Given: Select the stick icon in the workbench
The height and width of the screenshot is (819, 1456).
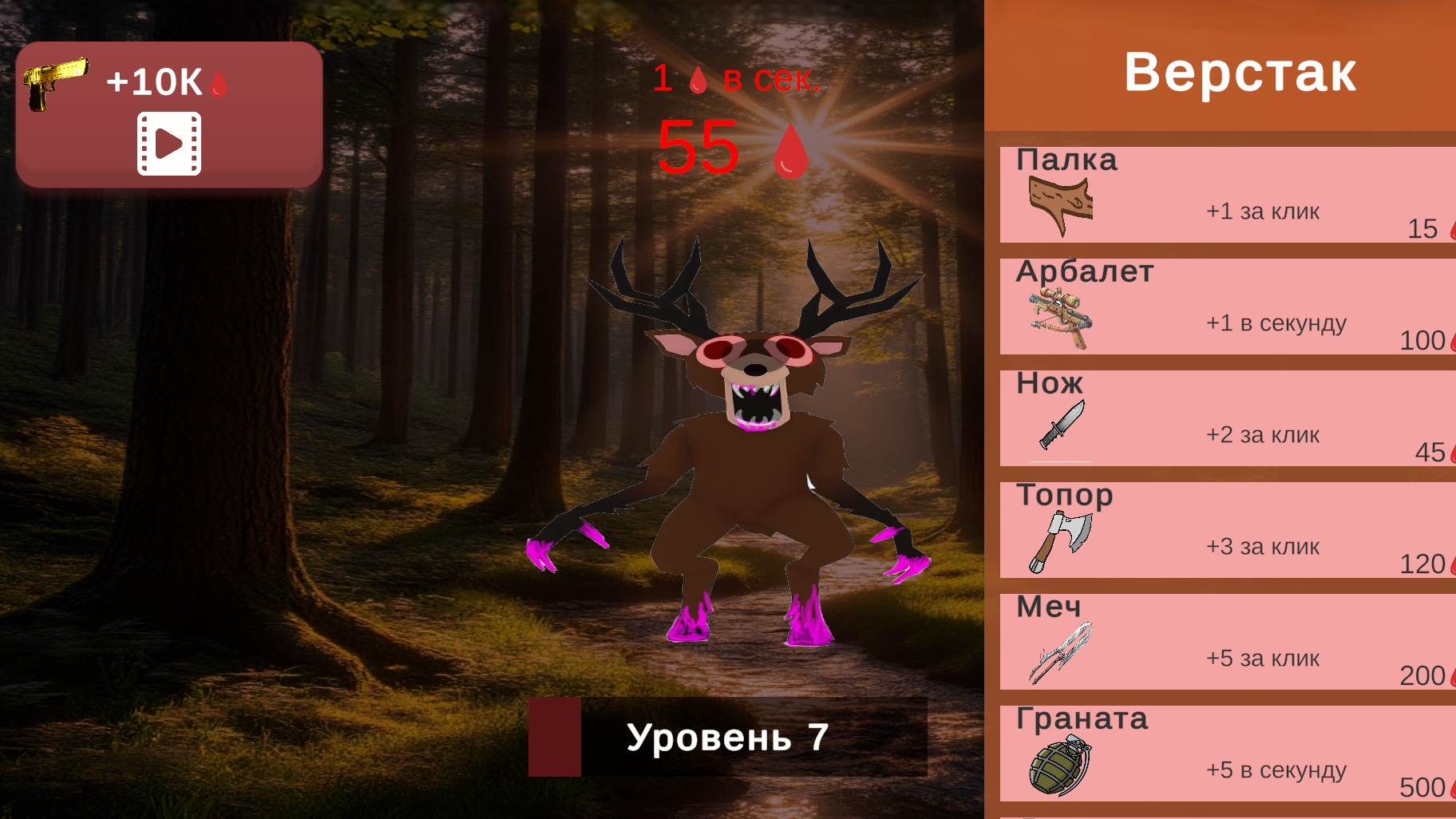Looking at the screenshot, I should pos(1062,204).
